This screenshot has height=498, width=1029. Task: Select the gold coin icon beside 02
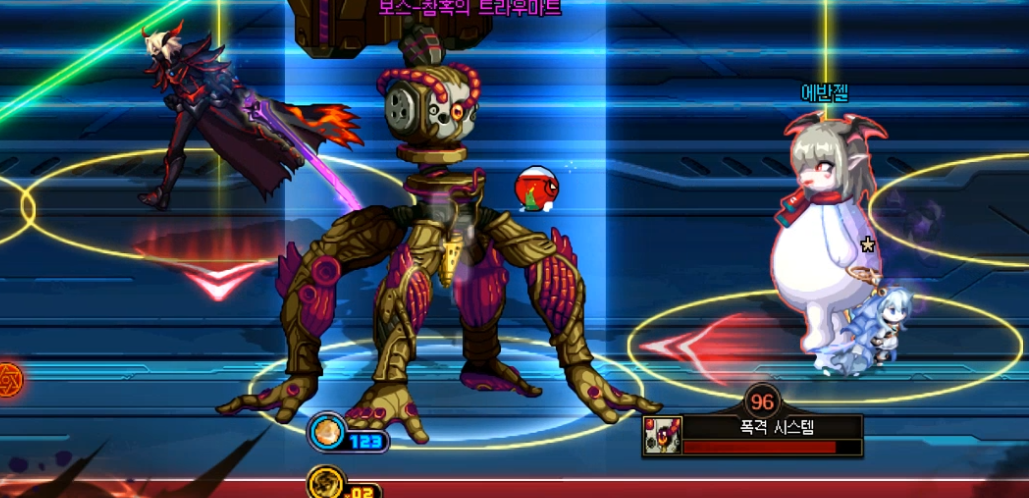coord(325,484)
